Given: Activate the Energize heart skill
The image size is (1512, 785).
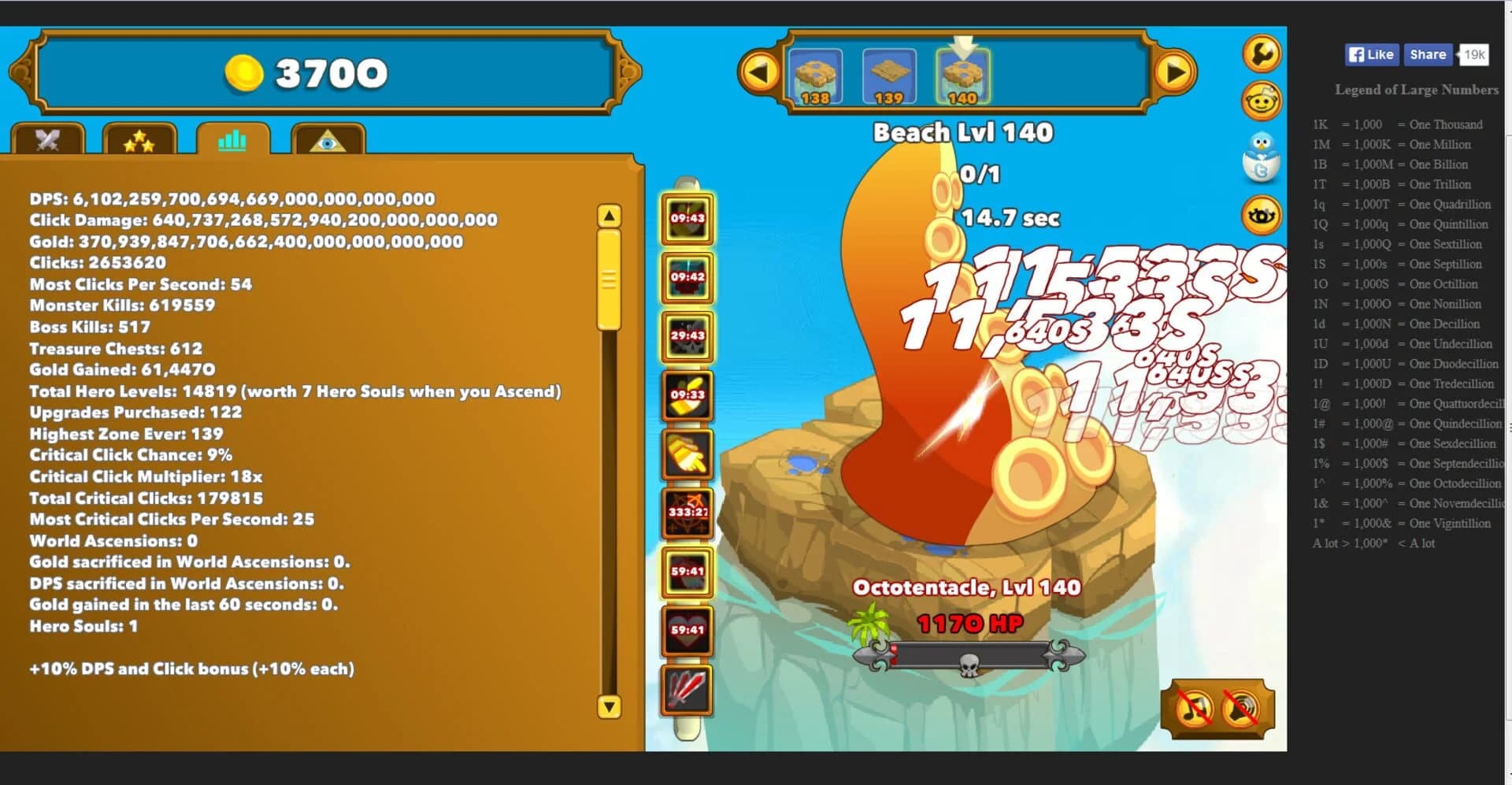Looking at the screenshot, I should point(687,630).
